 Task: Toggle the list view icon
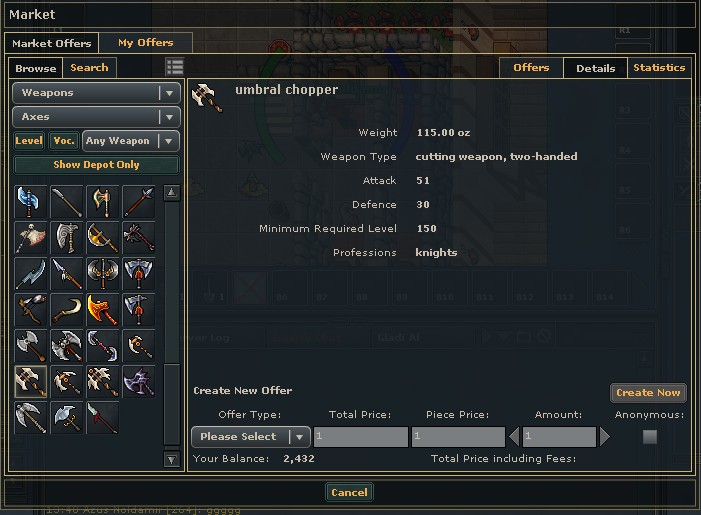click(x=175, y=67)
